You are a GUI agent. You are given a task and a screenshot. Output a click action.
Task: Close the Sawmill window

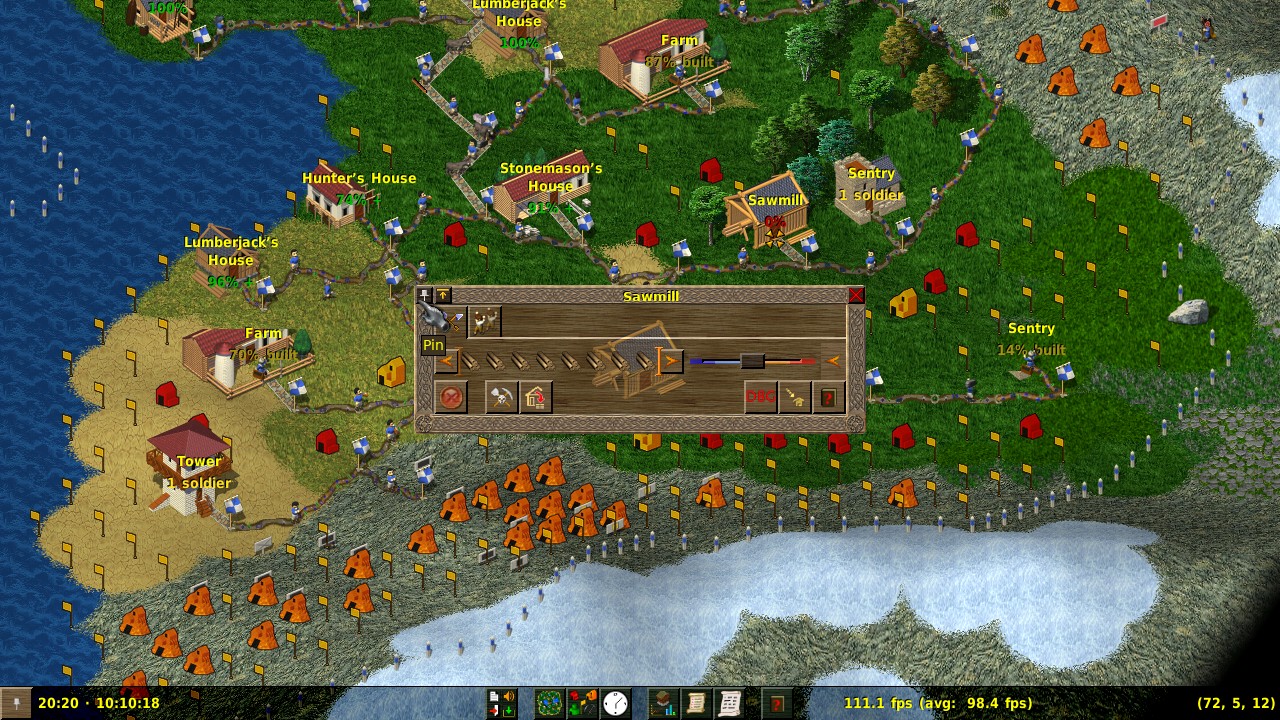click(856, 296)
